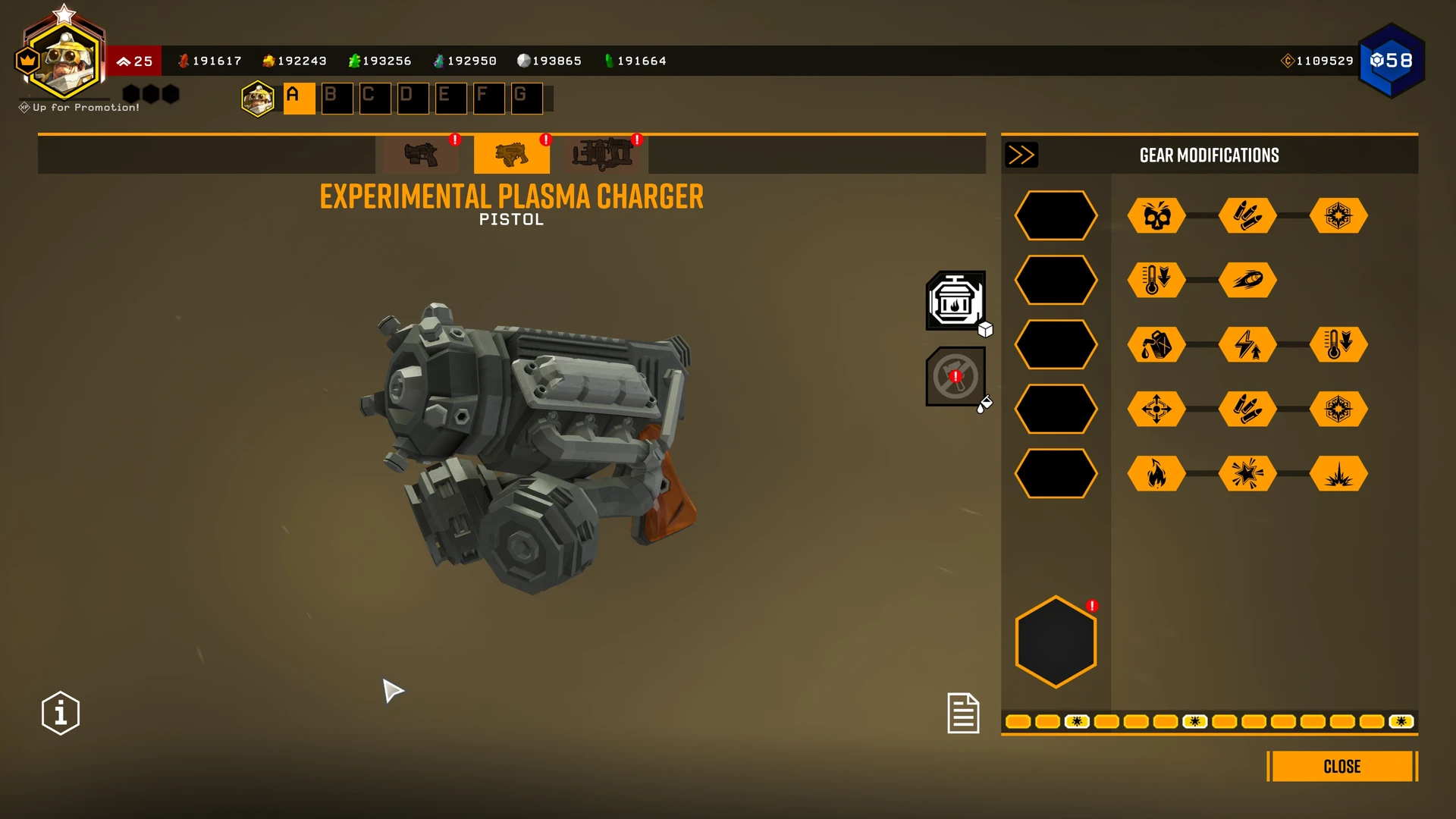
Task: Pick the skull modification in tier one
Action: click(1156, 216)
